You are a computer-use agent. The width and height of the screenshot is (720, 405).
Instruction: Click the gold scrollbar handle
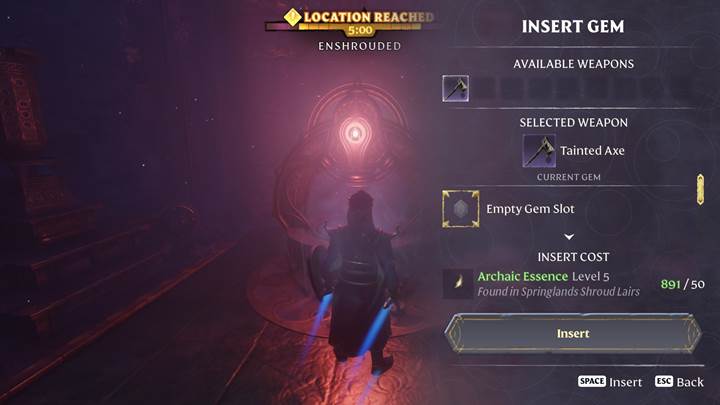(x=700, y=189)
